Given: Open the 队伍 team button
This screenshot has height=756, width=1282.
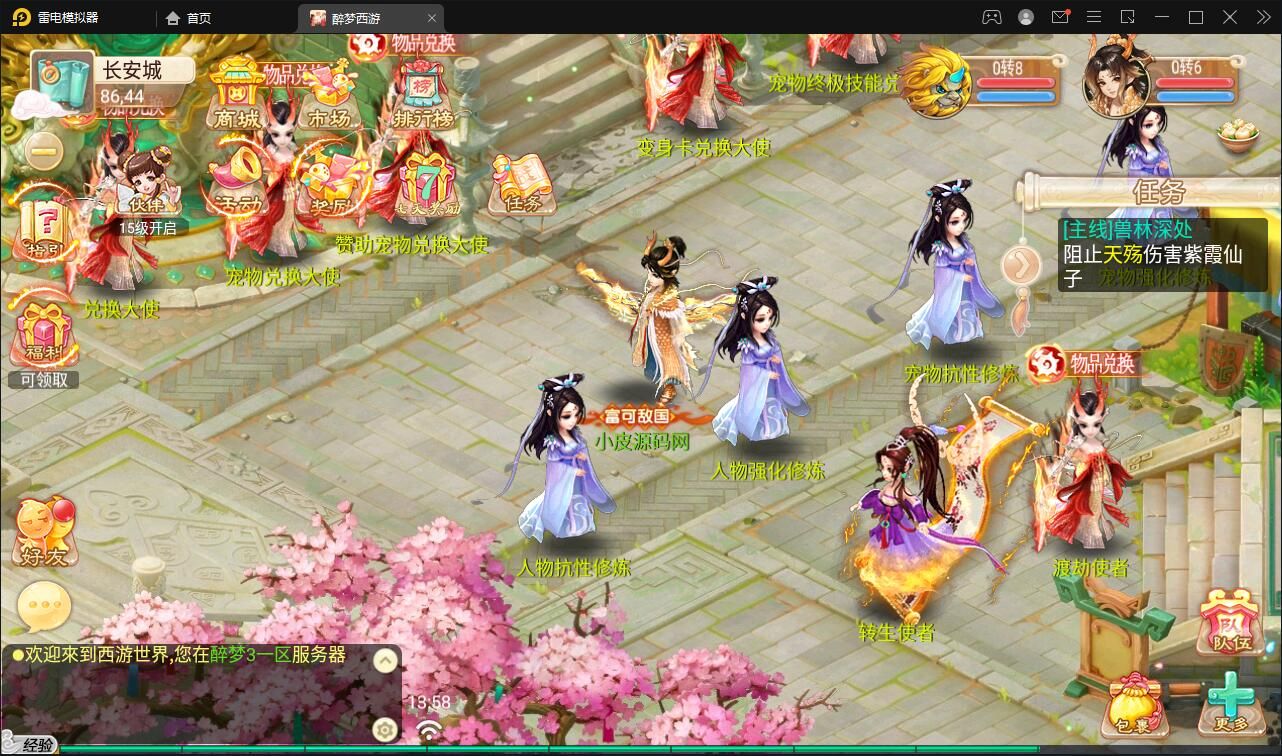Looking at the screenshot, I should pyautogui.click(x=1230, y=622).
